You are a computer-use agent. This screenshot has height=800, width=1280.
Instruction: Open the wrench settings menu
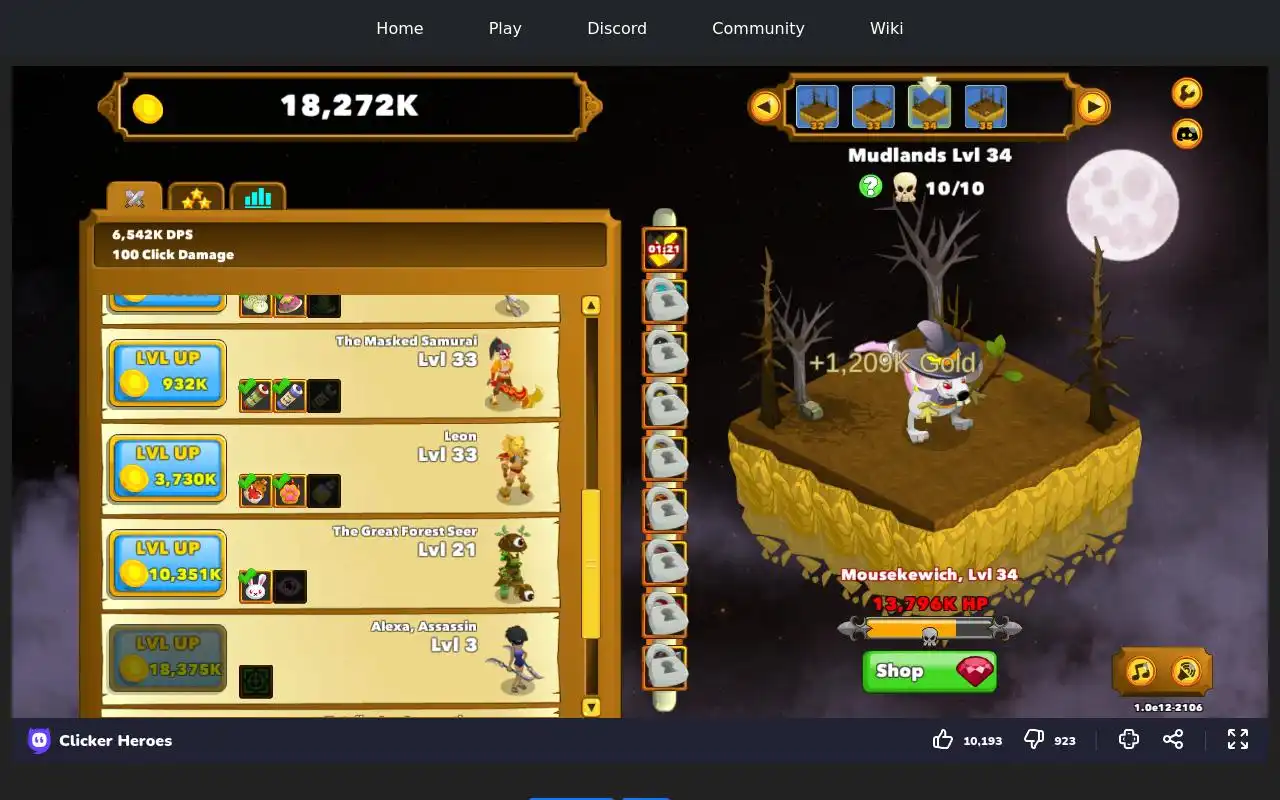tap(1187, 93)
